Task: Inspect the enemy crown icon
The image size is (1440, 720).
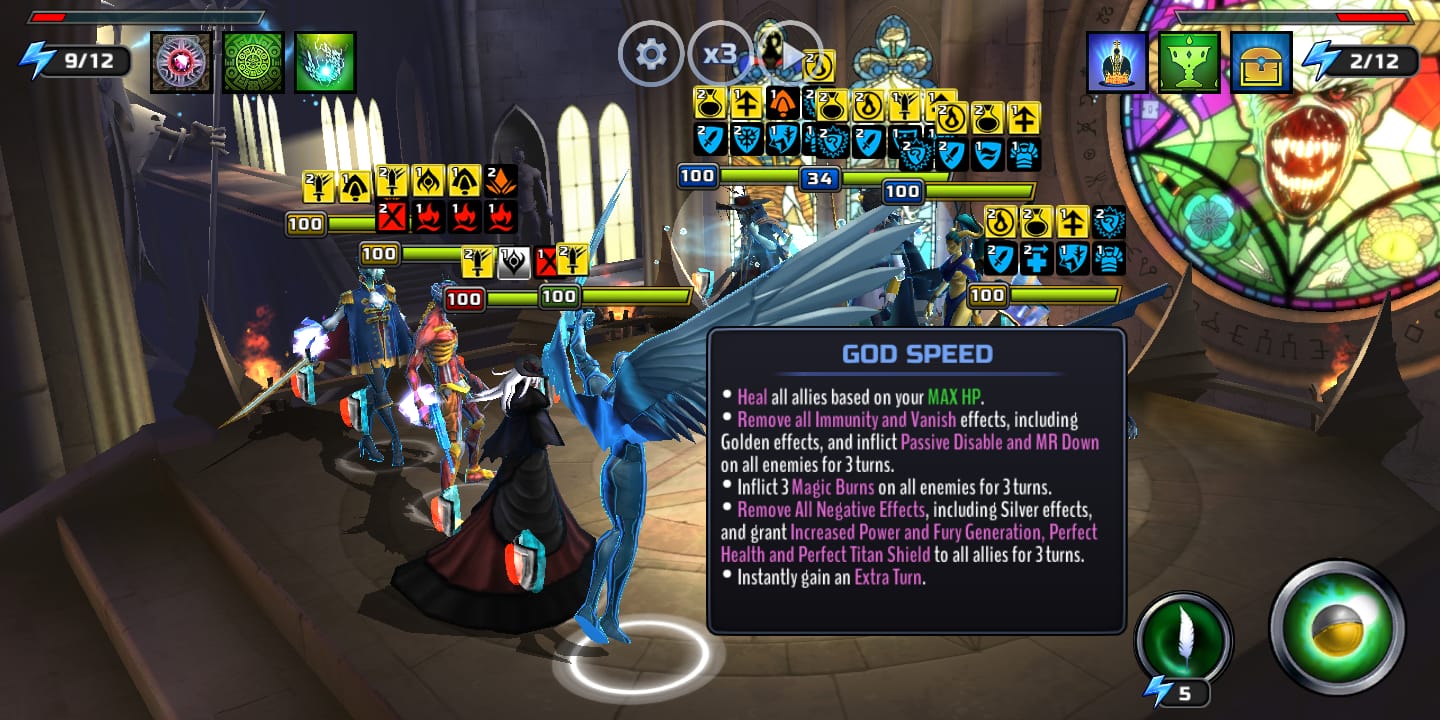Action: [1117, 62]
